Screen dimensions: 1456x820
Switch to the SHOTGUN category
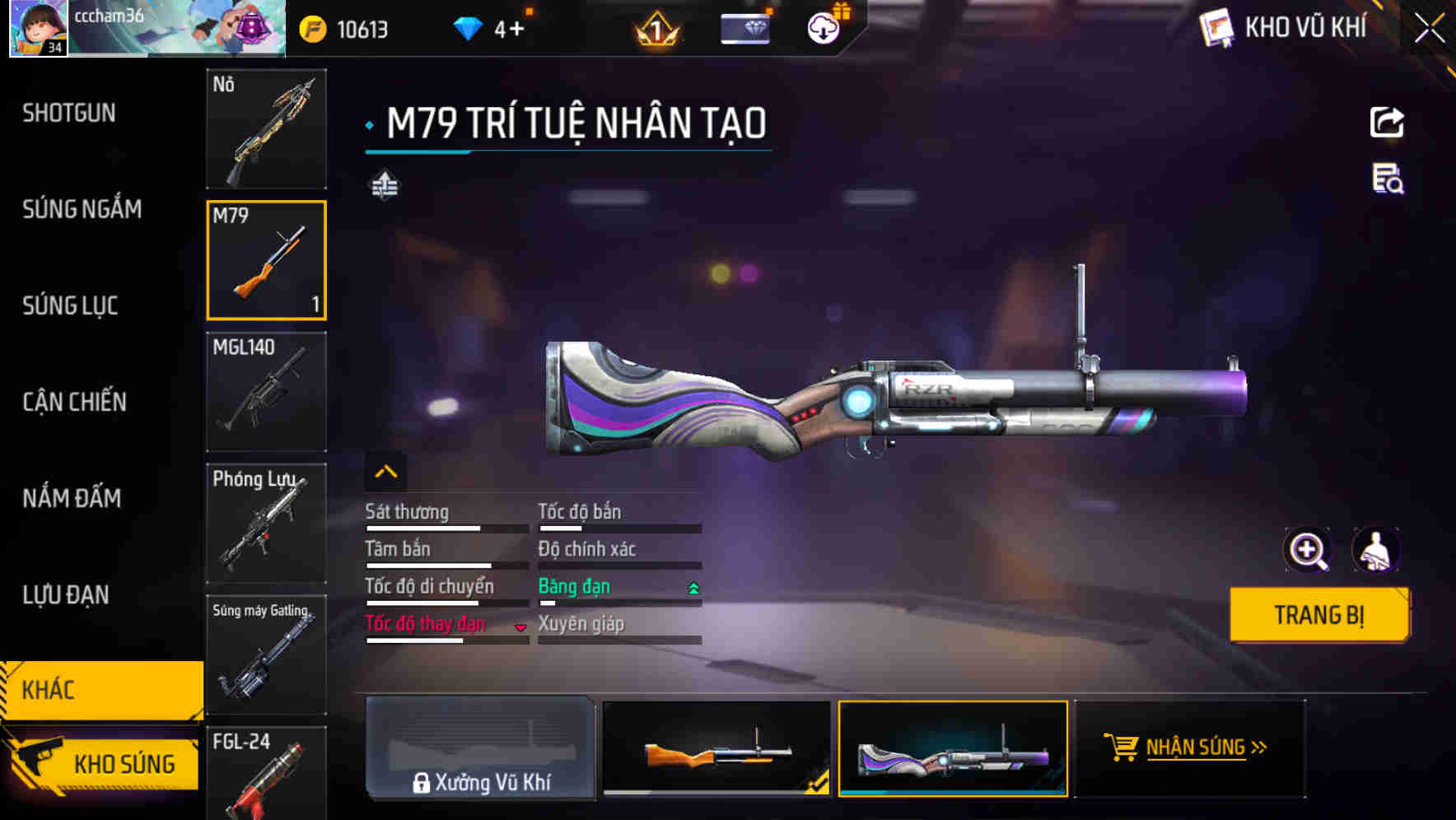69,113
